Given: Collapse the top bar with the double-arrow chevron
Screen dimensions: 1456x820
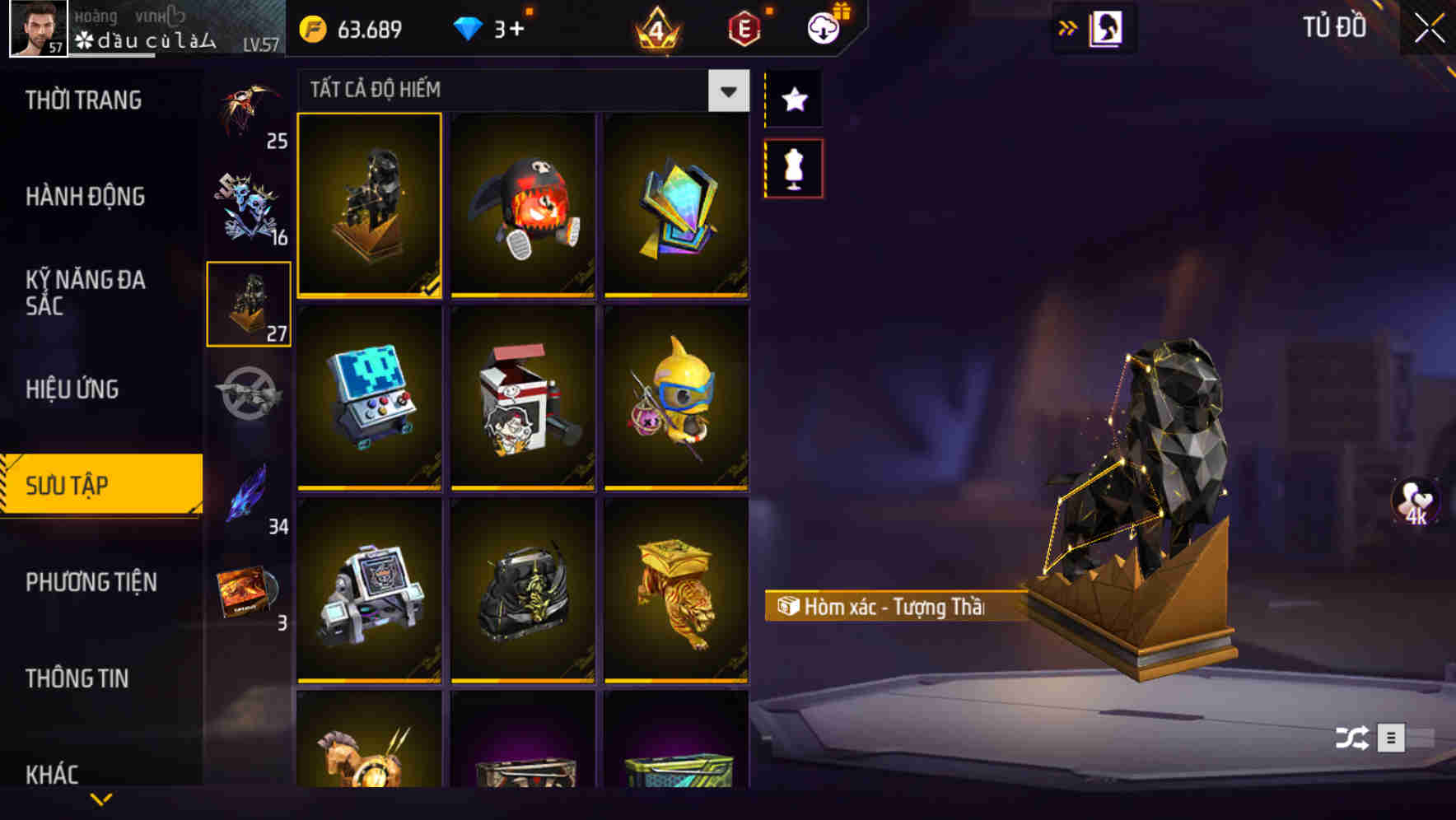Looking at the screenshot, I should click(1067, 26).
